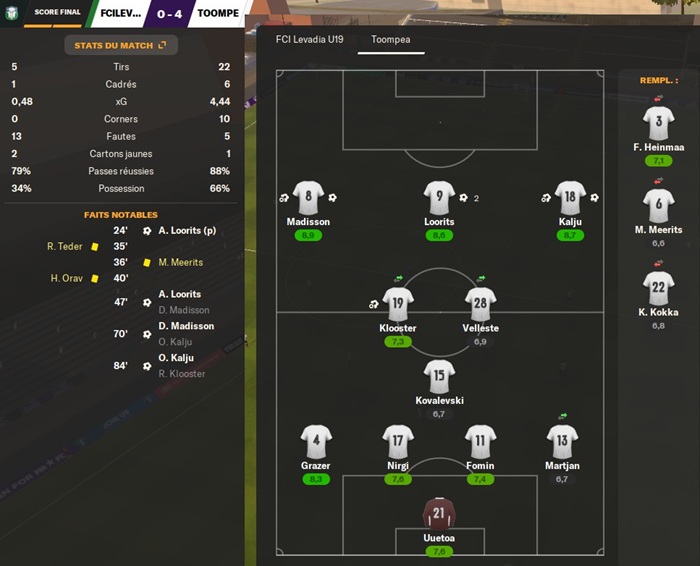Select defender Grazer number 4
This screenshot has height=566, width=700.
point(315,441)
